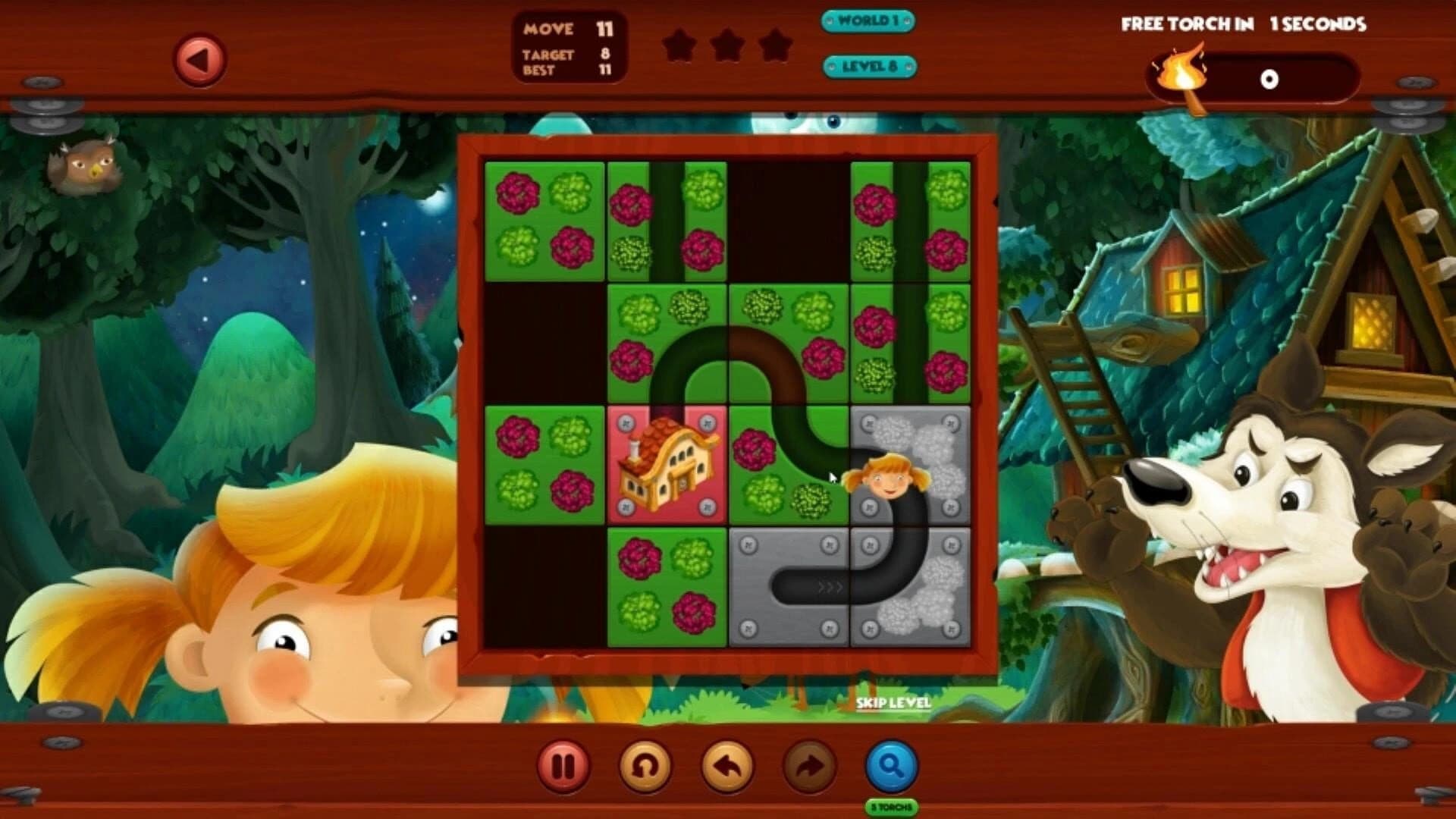Select the house tile on the puzzle grid

(668, 466)
